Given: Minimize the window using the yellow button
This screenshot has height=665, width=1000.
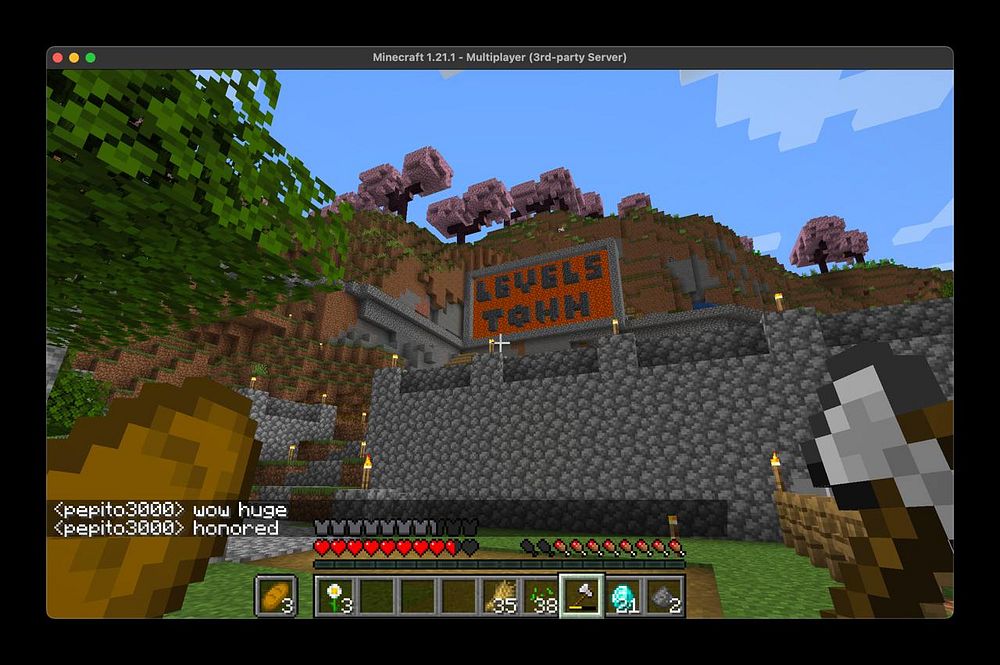Looking at the screenshot, I should click(74, 57).
